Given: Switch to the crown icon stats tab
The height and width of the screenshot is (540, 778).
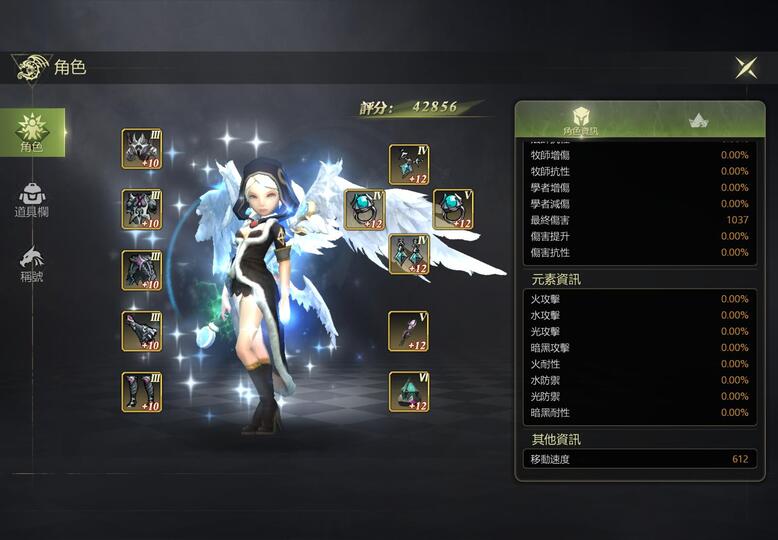Looking at the screenshot, I should tap(699, 120).
